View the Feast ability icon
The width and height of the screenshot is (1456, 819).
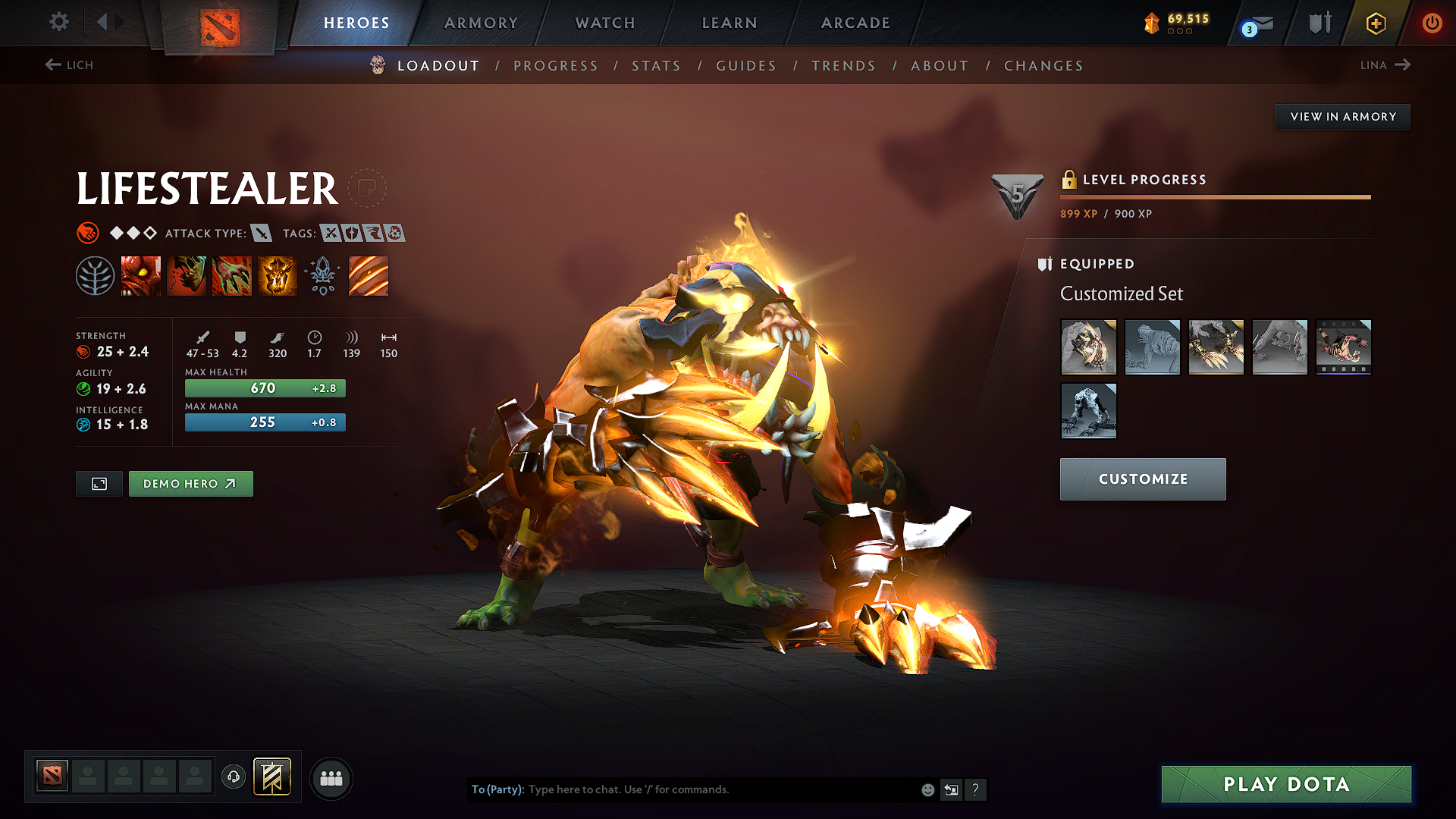[x=187, y=275]
